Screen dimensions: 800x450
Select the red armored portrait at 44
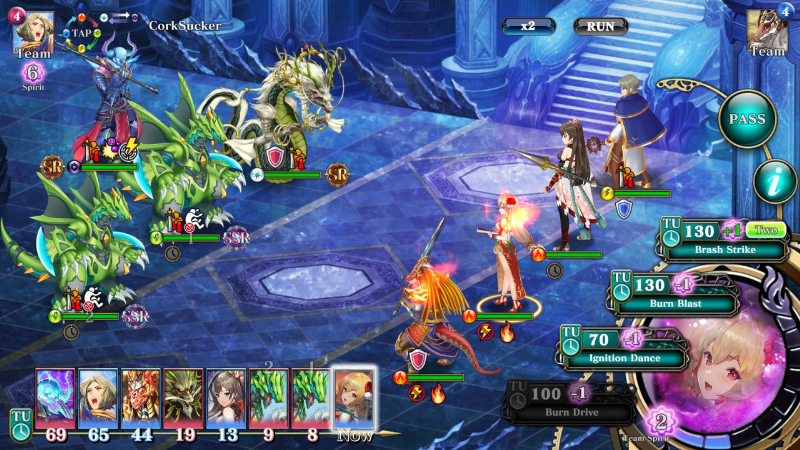click(140, 399)
